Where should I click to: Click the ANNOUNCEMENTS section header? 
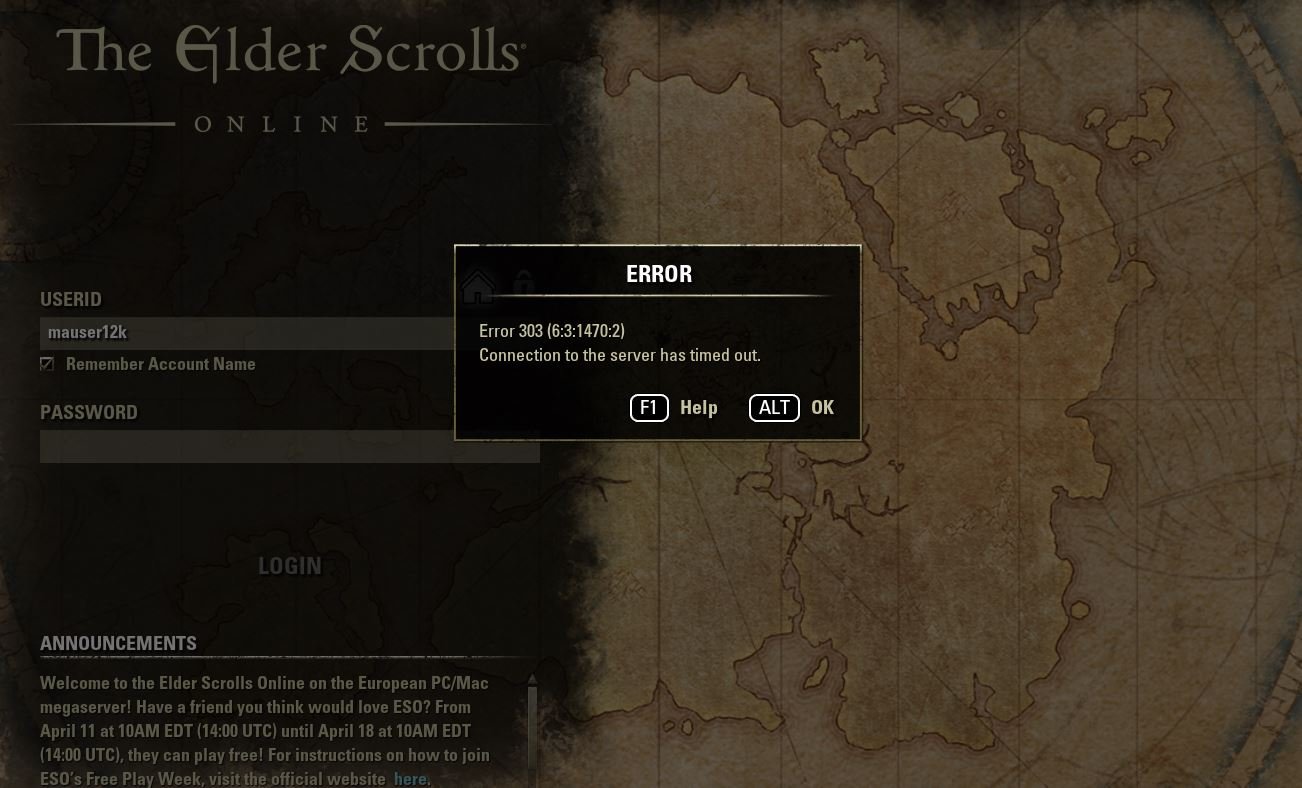(x=118, y=644)
